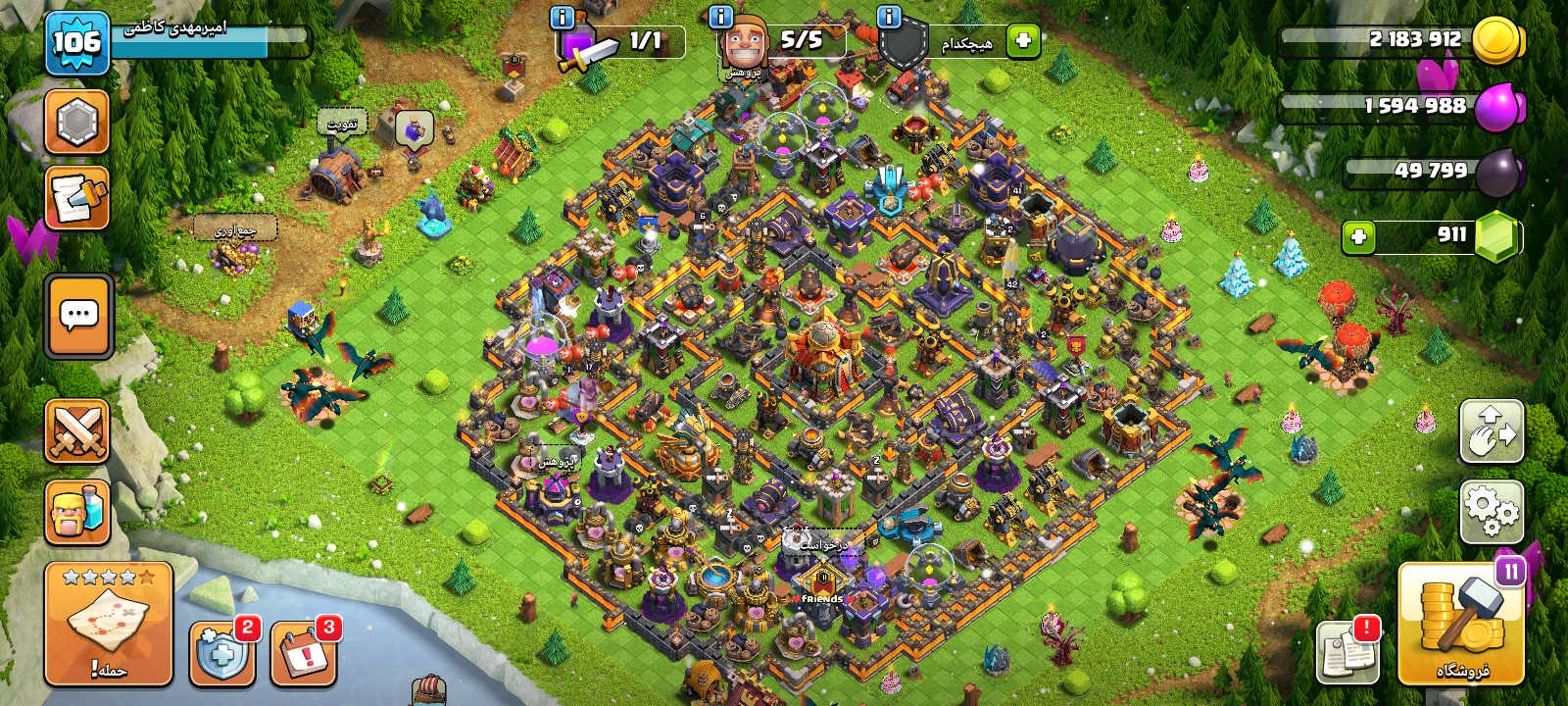Show builder info above the 5/5 counter
Image resolution: width=1568 pixels, height=706 pixels.
click(x=720, y=17)
